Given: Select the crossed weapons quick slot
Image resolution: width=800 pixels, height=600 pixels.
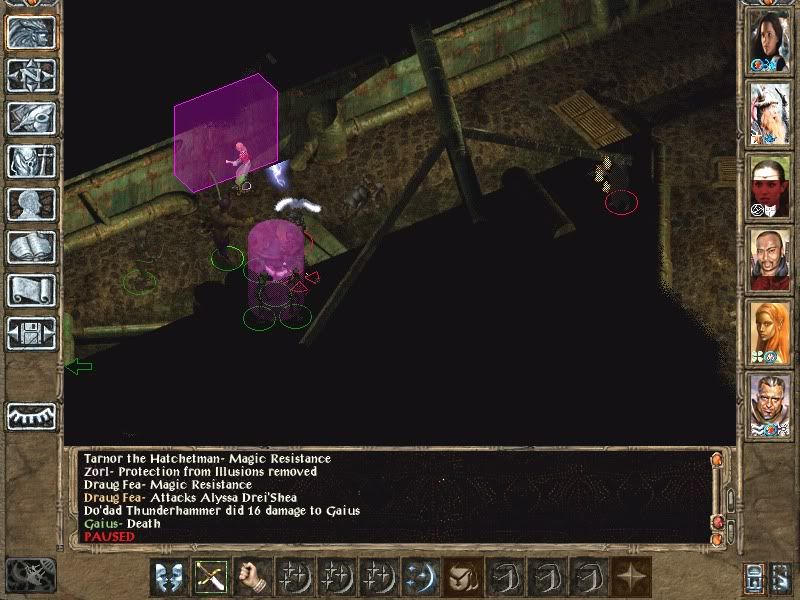Looking at the screenshot, I should point(209,577).
